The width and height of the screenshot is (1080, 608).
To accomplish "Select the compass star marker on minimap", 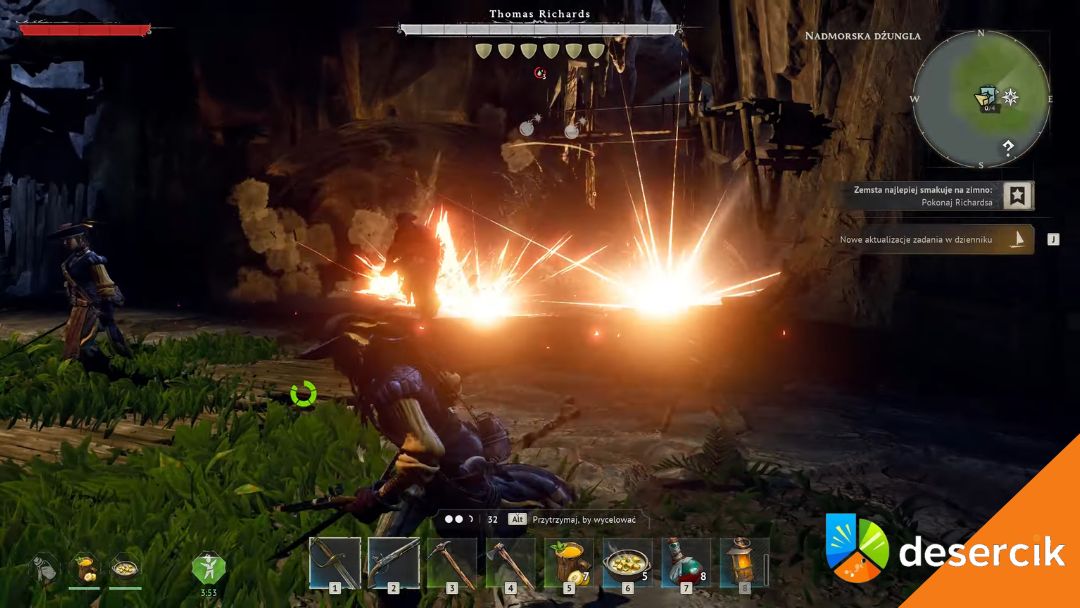I will coord(1011,97).
